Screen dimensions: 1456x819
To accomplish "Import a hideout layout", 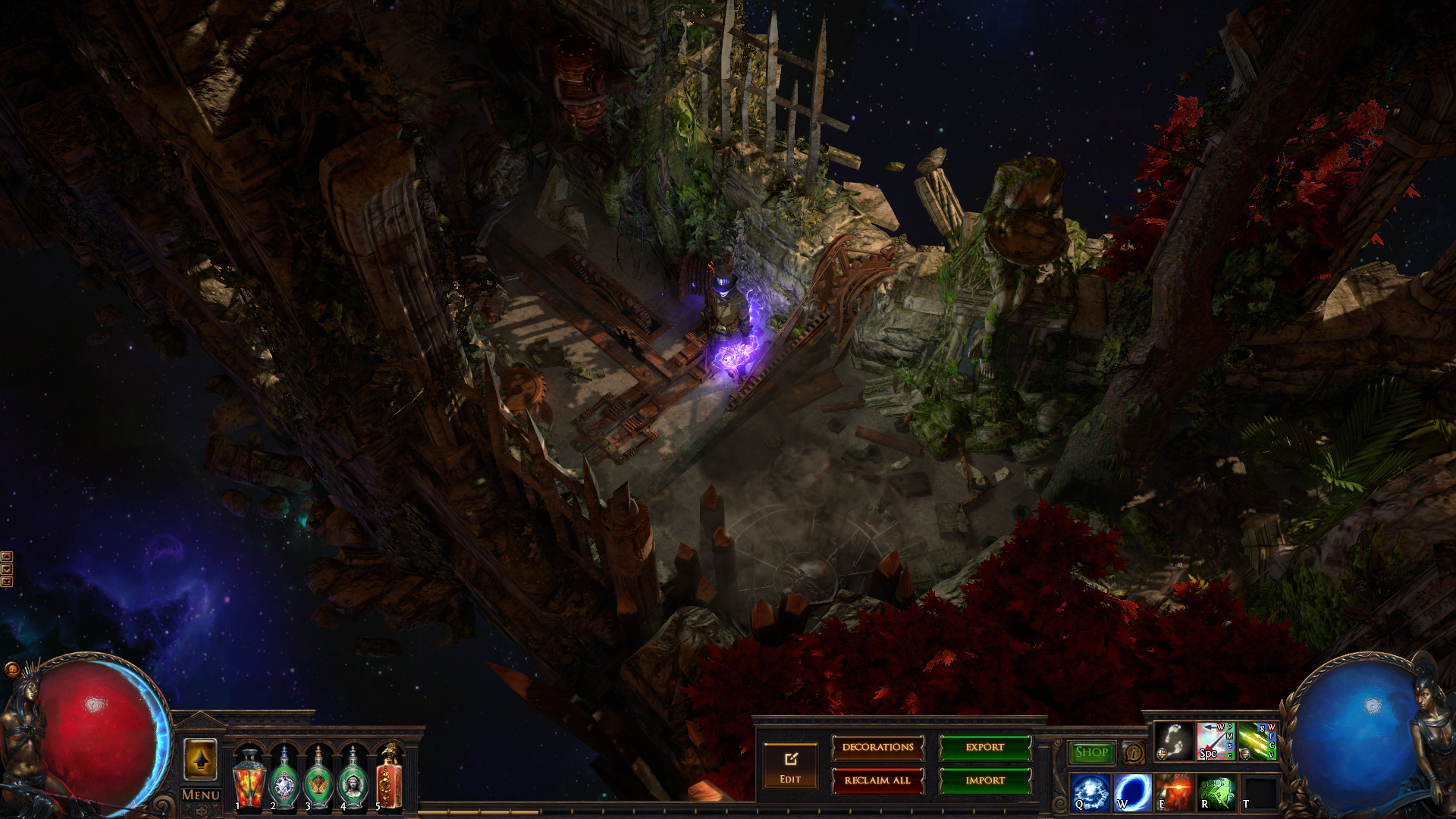I will pos(985,780).
